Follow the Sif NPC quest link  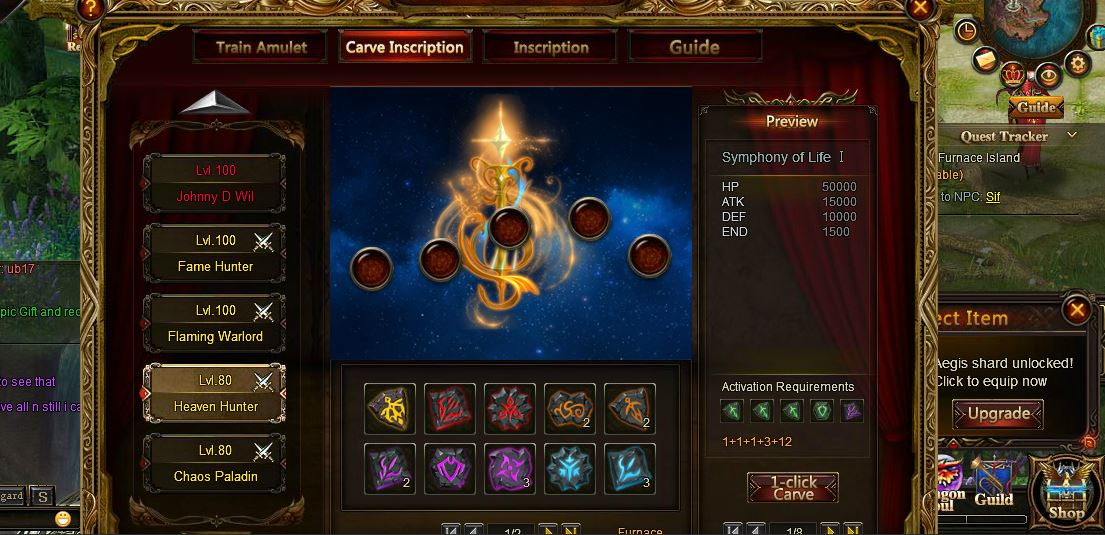pyautogui.click(x=992, y=197)
